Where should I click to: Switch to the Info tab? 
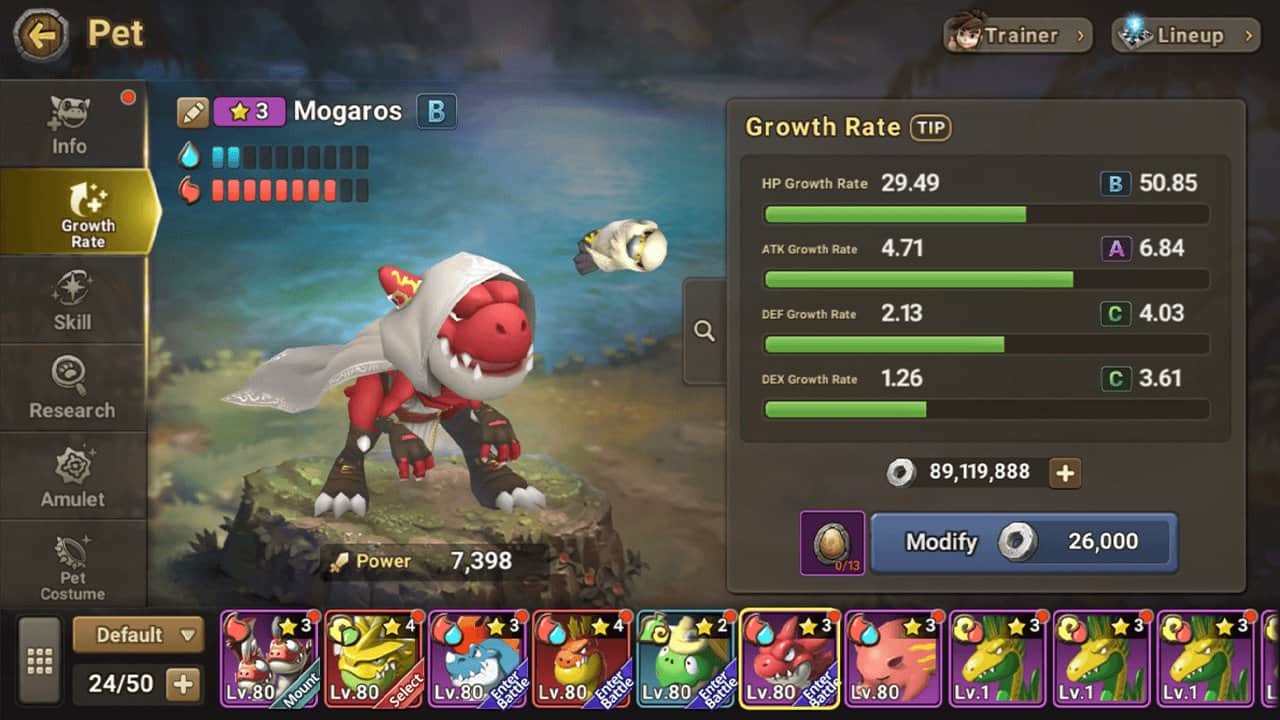tap(69, 126)
